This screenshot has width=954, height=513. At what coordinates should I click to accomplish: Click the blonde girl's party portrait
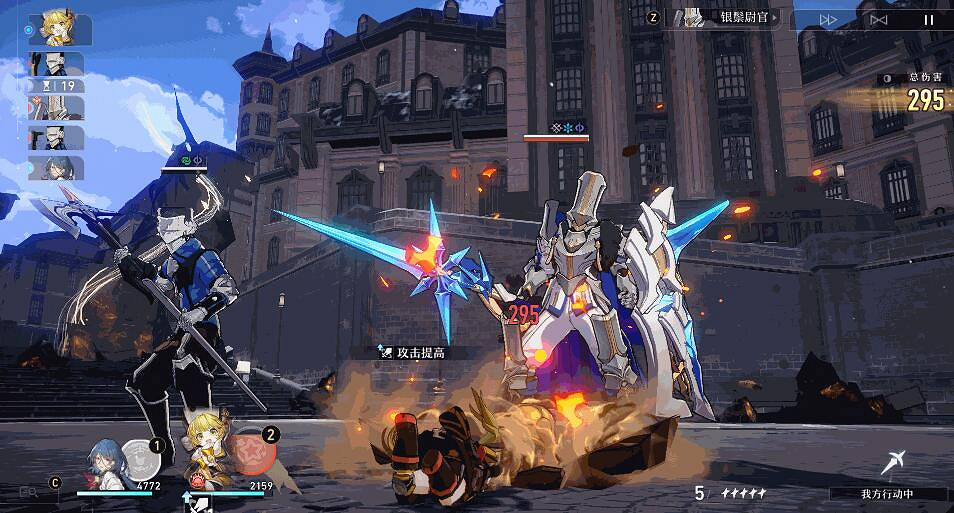(x=210, y=461)
